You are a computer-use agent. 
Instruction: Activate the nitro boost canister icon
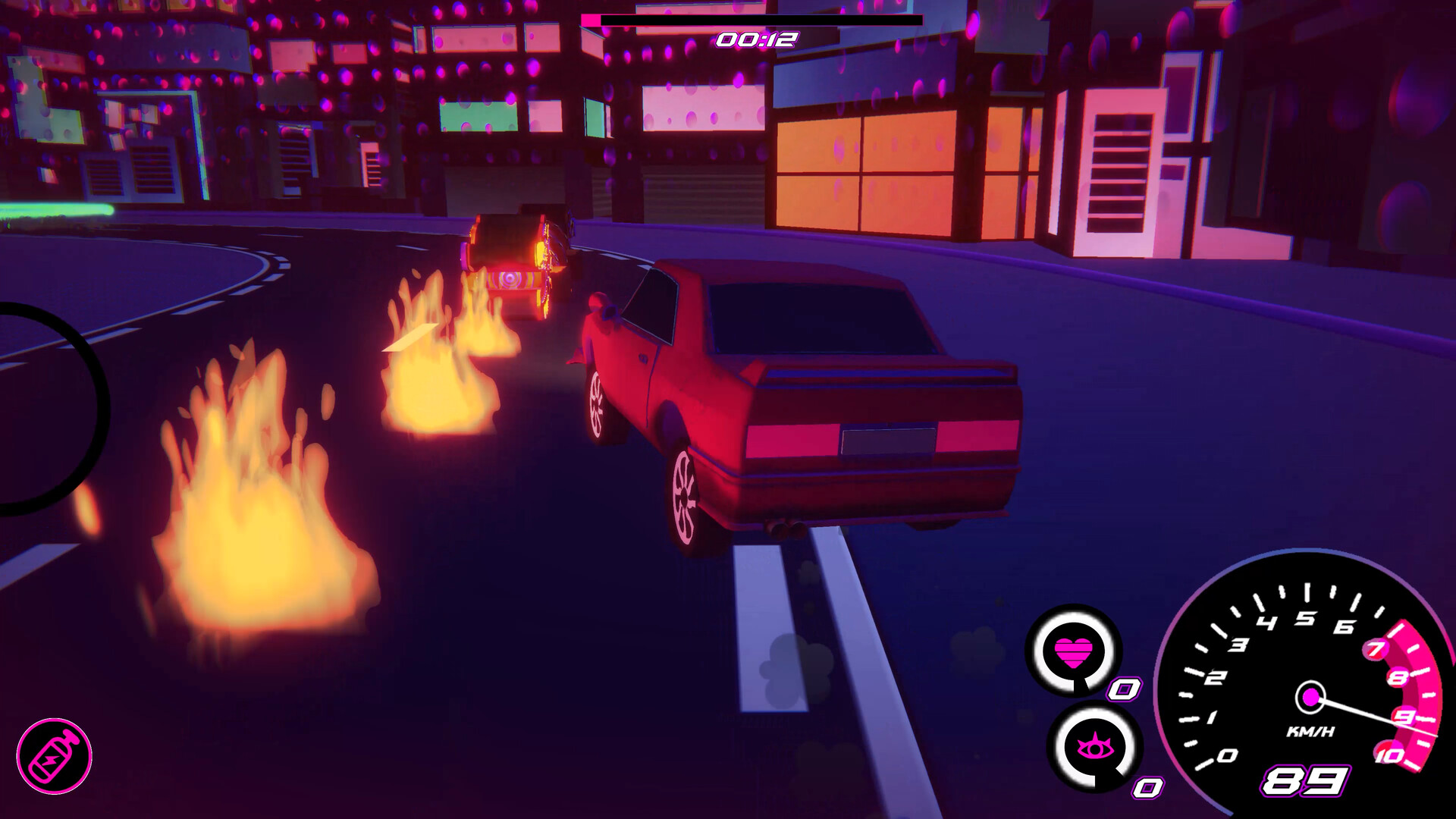pos(54,756)
